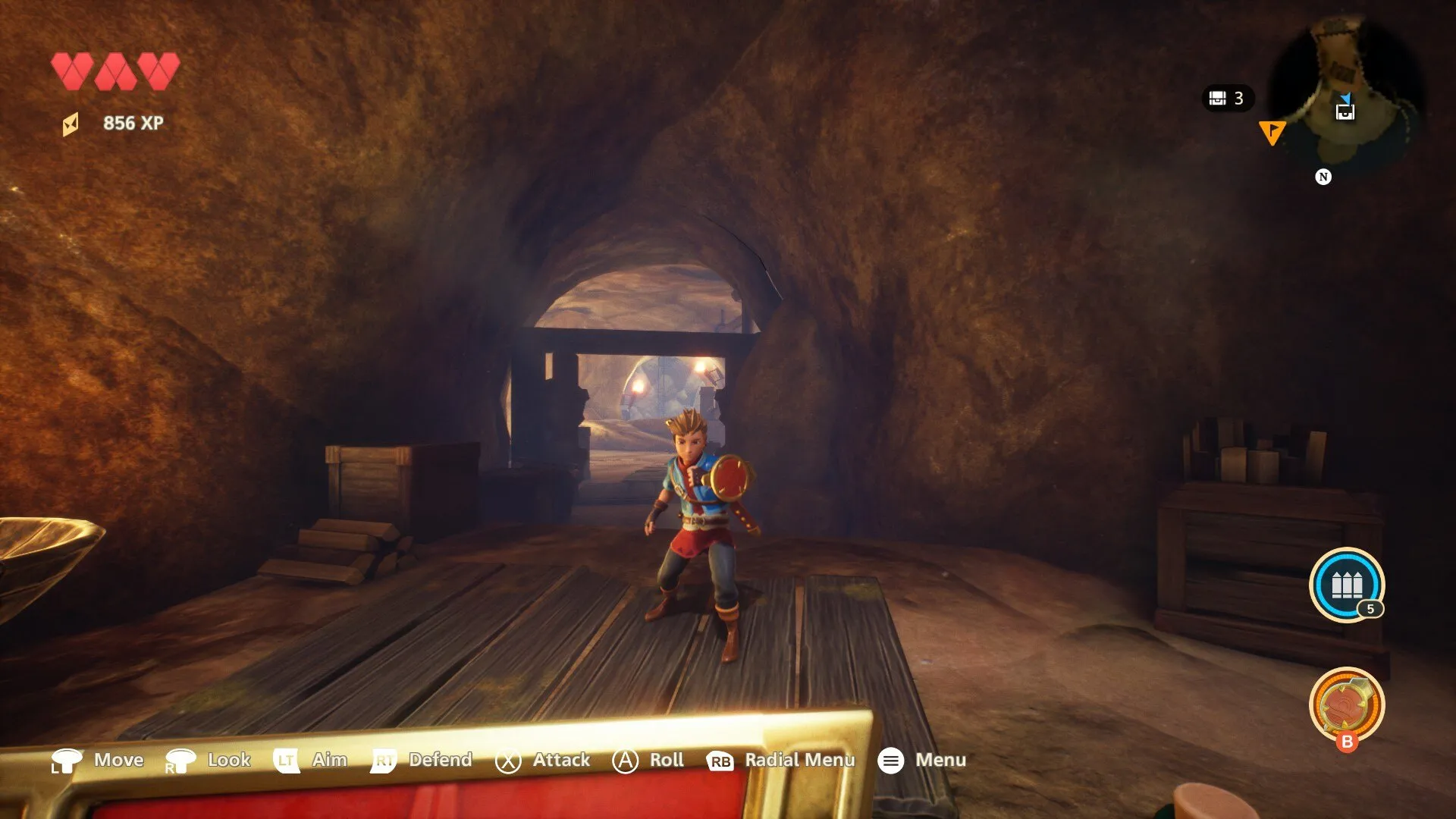Screen dimensions: 1456x819
Task: Click the orange flag marker by the minimap
Action: [1272, 132]
